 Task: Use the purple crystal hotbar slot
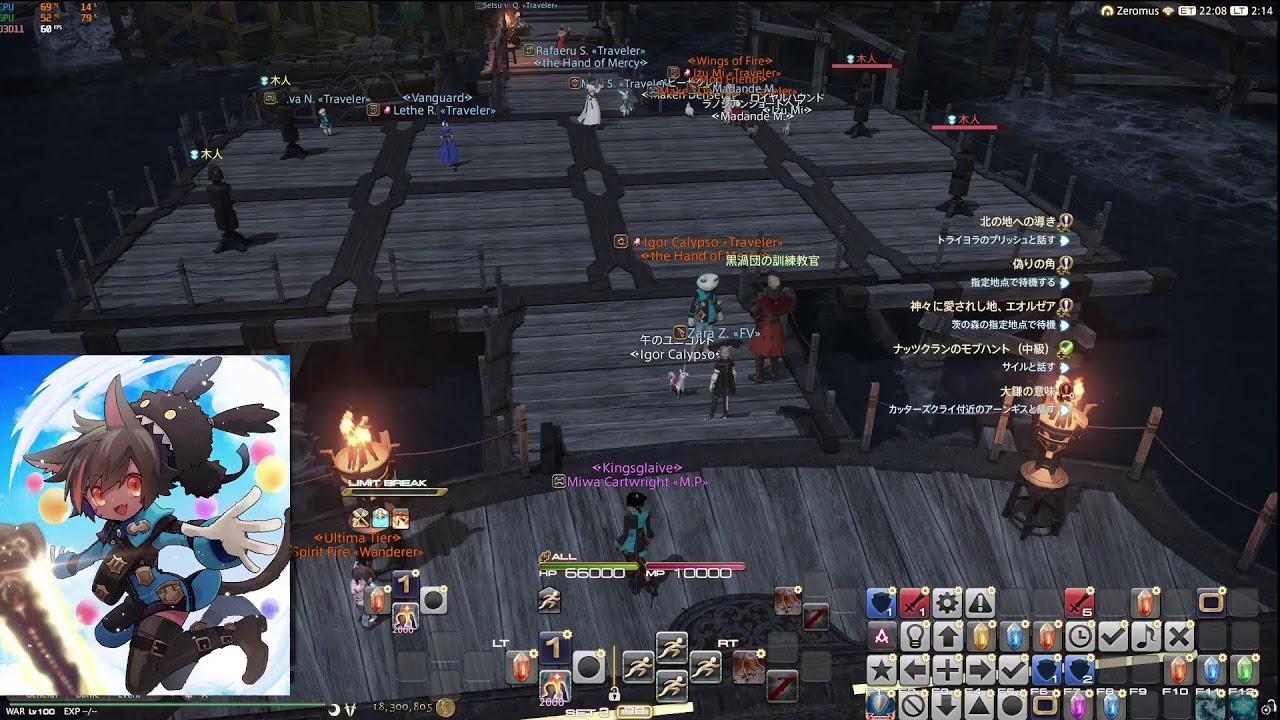[1078, 704]
